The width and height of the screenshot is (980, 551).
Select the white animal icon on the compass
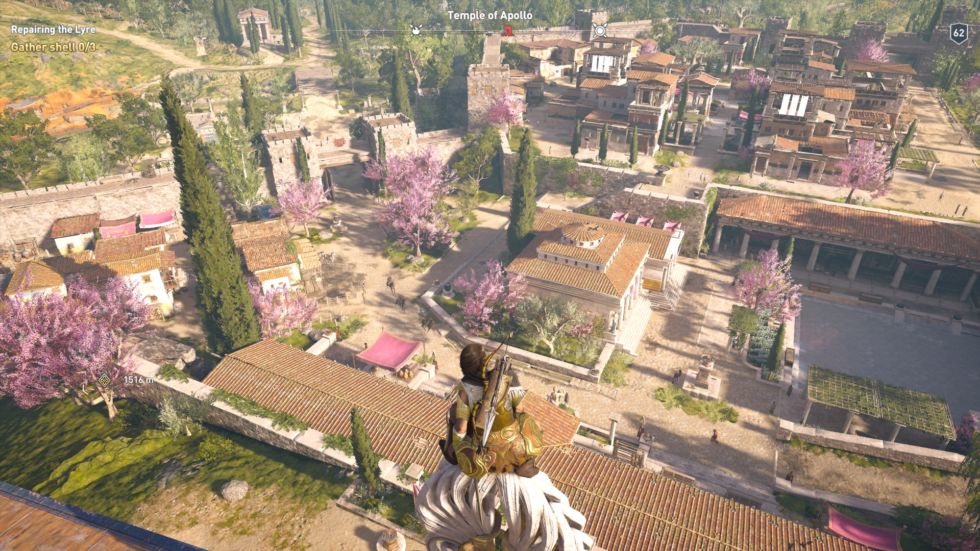(x=417, y=31)
